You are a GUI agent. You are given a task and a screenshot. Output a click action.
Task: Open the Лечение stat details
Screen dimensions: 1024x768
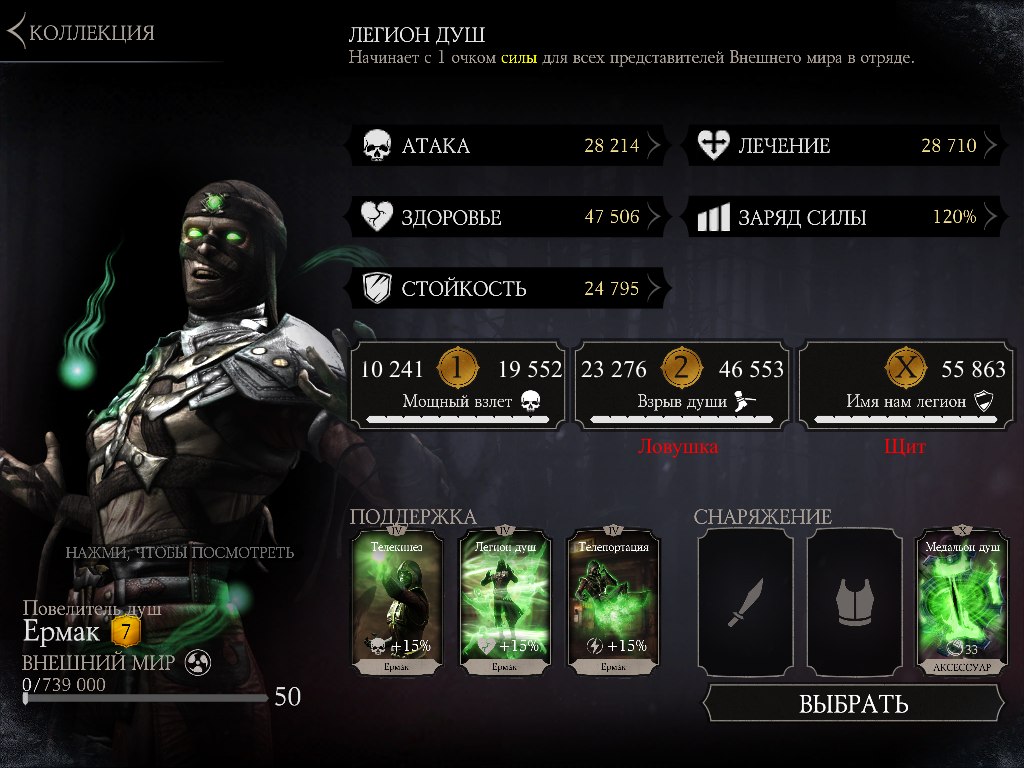[843, 146]
